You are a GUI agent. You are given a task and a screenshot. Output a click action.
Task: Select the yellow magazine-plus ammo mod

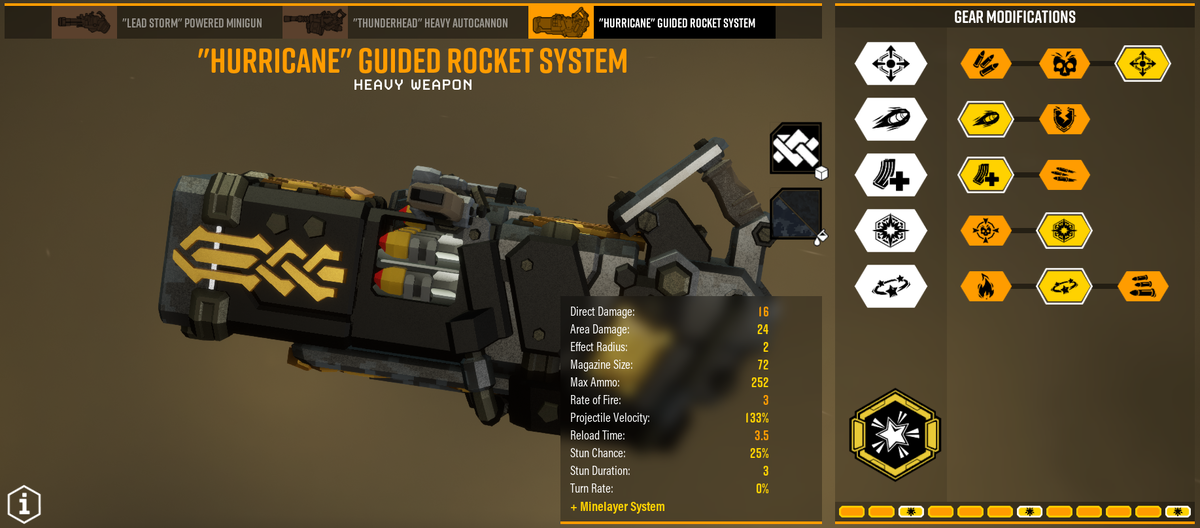coord(984,175)
